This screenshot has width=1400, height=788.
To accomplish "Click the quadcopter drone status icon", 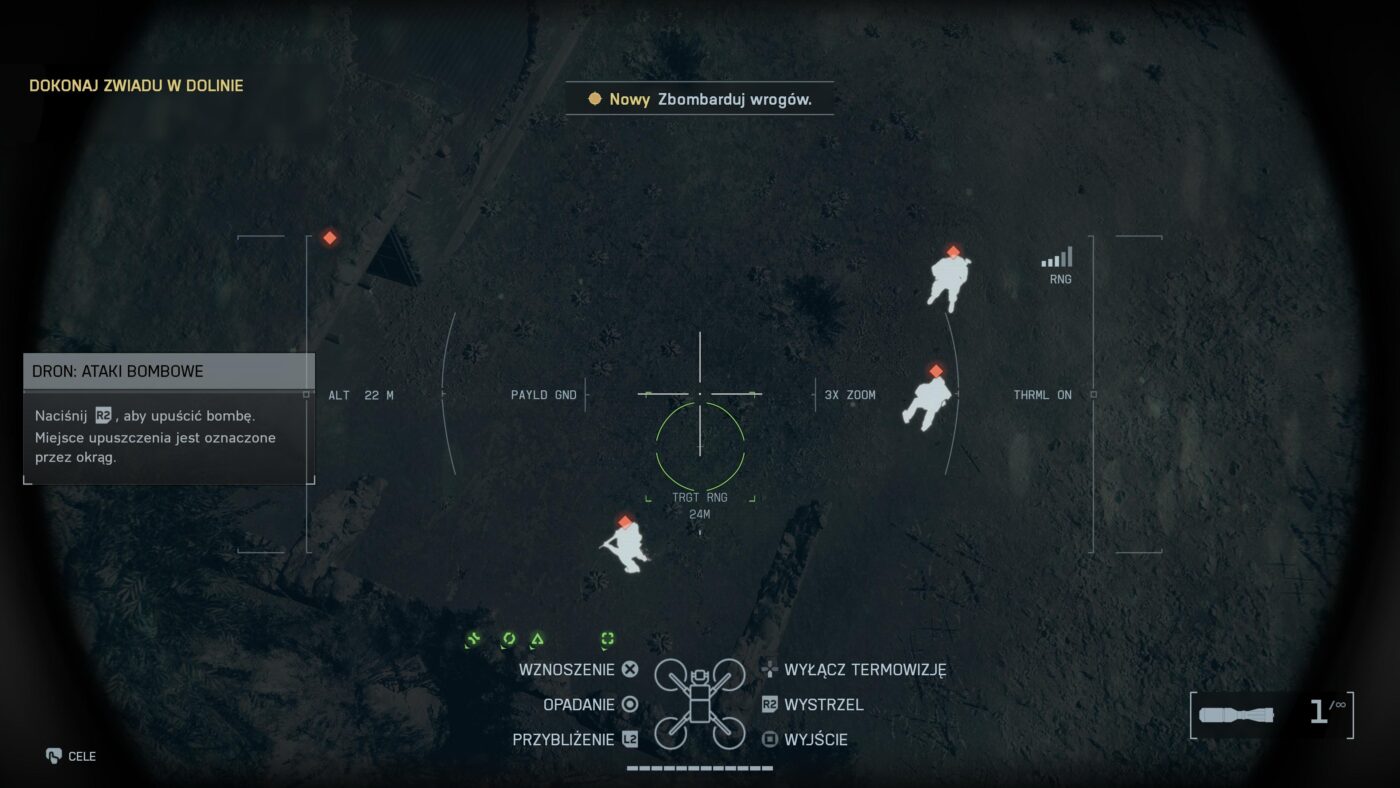I will 699,703.
